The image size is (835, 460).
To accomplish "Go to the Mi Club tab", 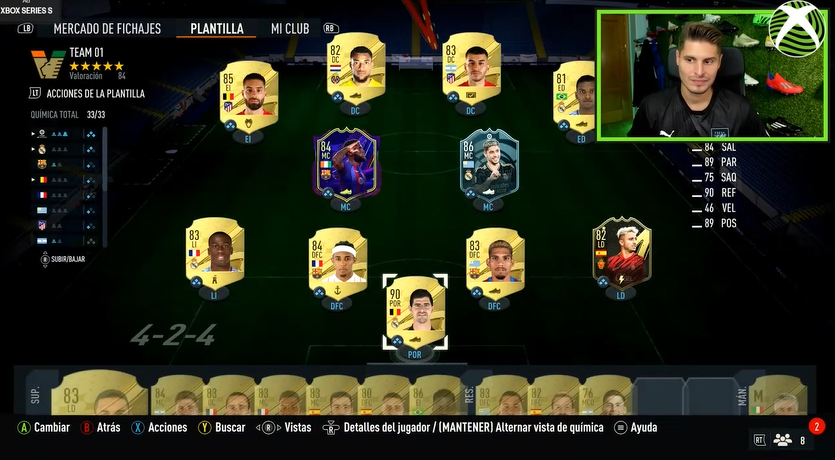I will pyautogui.click(x=289, y=28).
